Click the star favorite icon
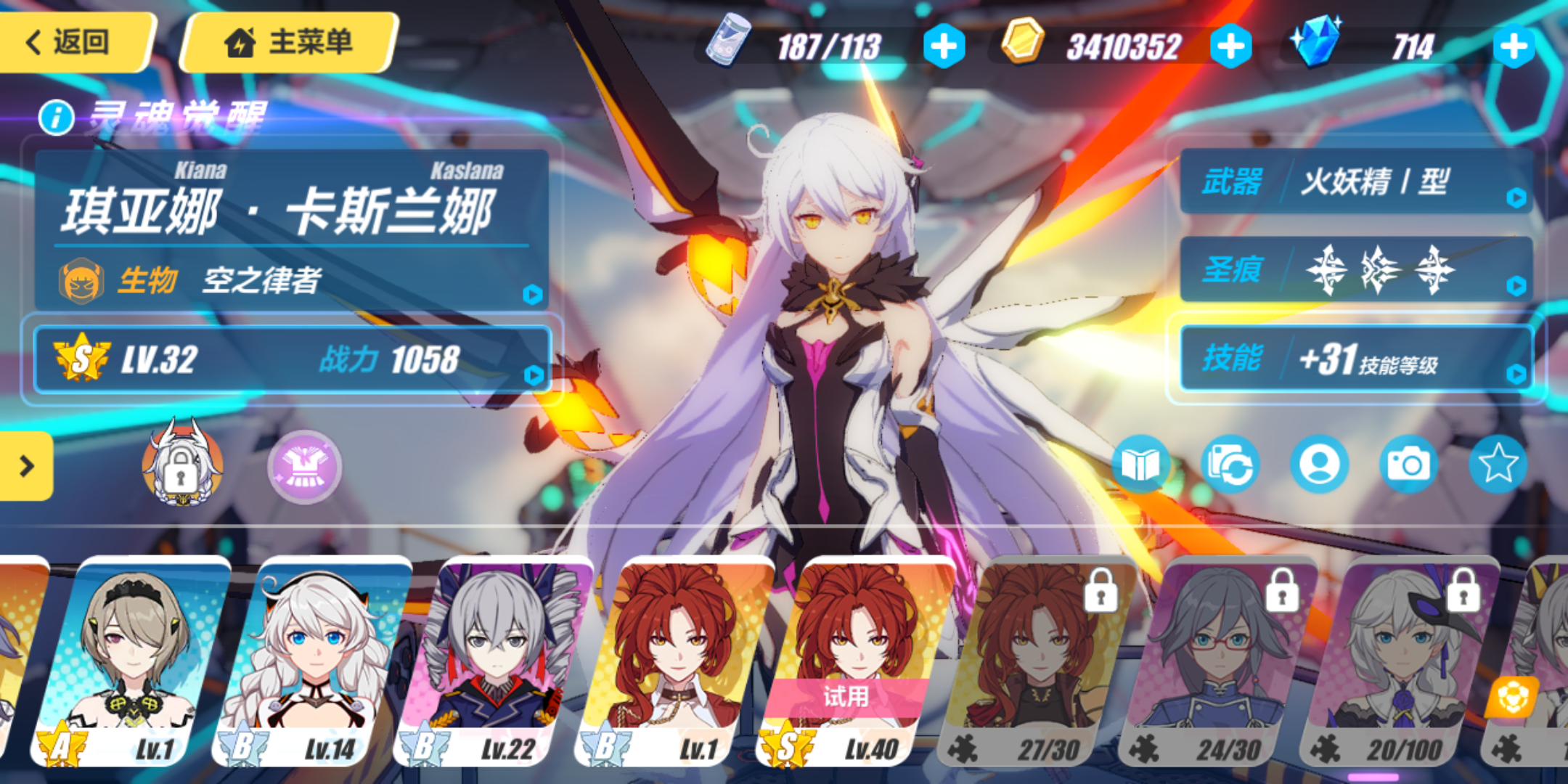 [1498, 465]
